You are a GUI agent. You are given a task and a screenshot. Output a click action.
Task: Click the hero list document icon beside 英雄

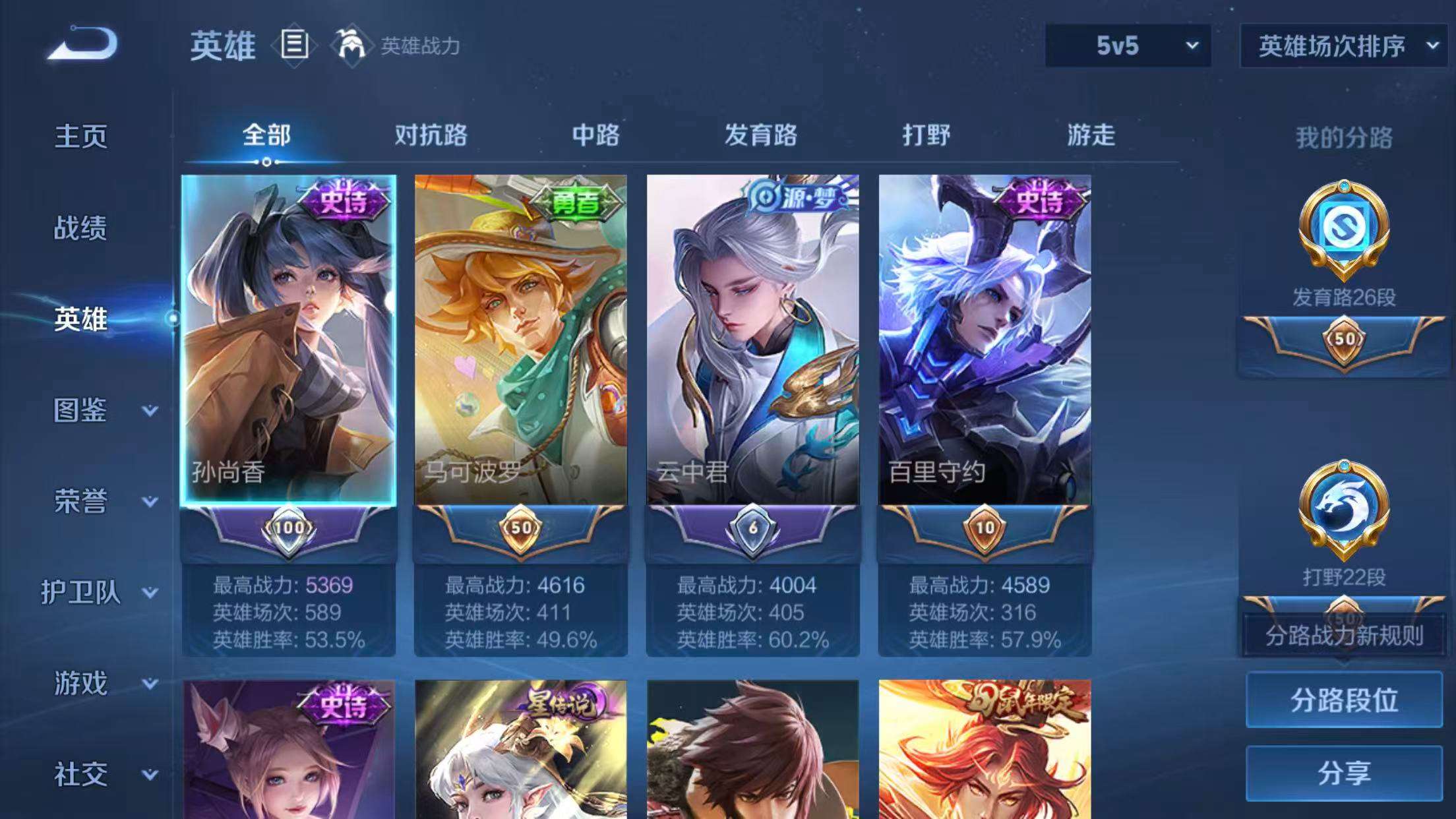[293, 46]
